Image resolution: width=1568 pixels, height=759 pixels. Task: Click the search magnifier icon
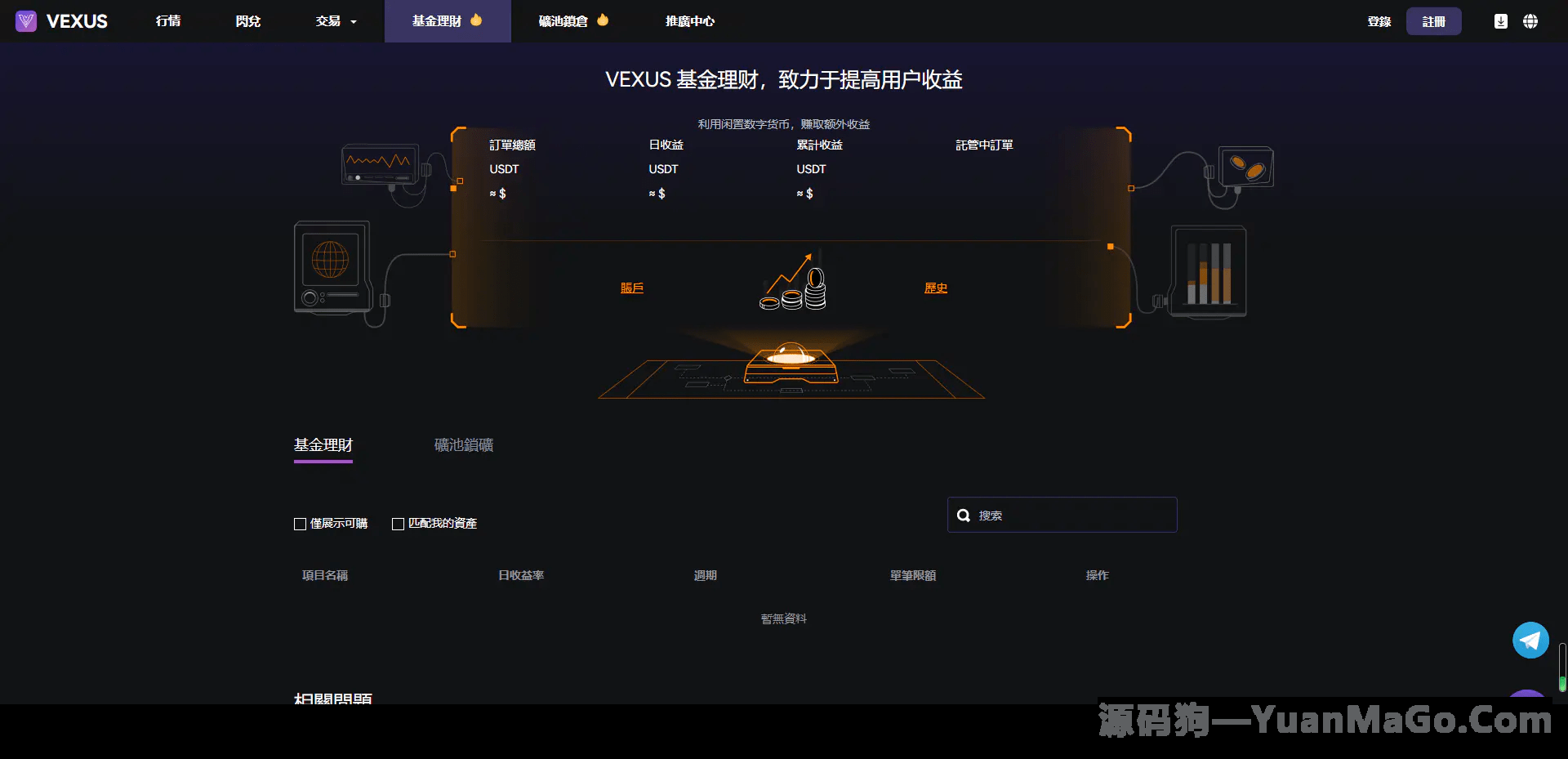click(964, 515)
